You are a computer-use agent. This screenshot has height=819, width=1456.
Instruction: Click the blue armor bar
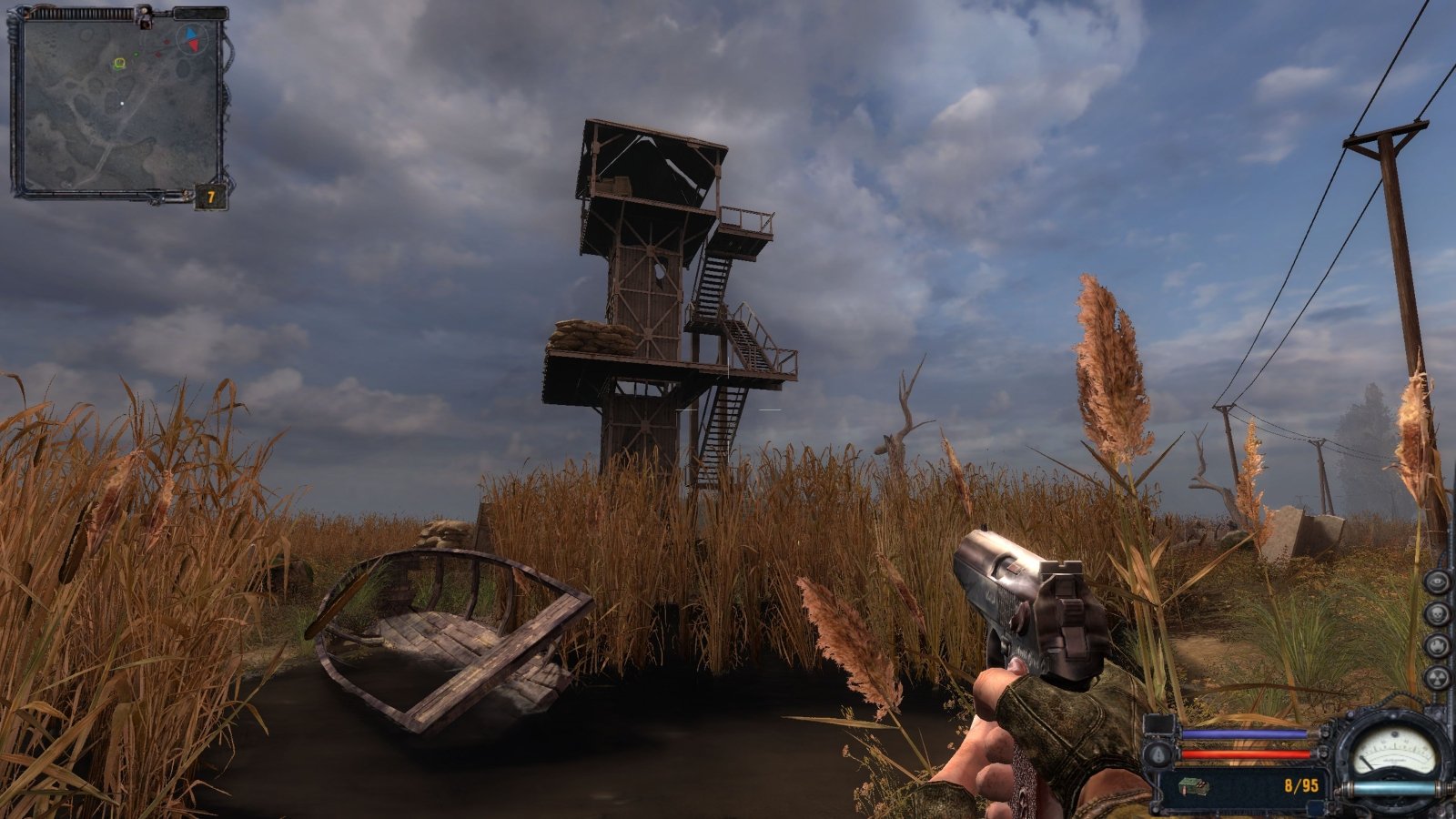click(x=1243, y=734)
